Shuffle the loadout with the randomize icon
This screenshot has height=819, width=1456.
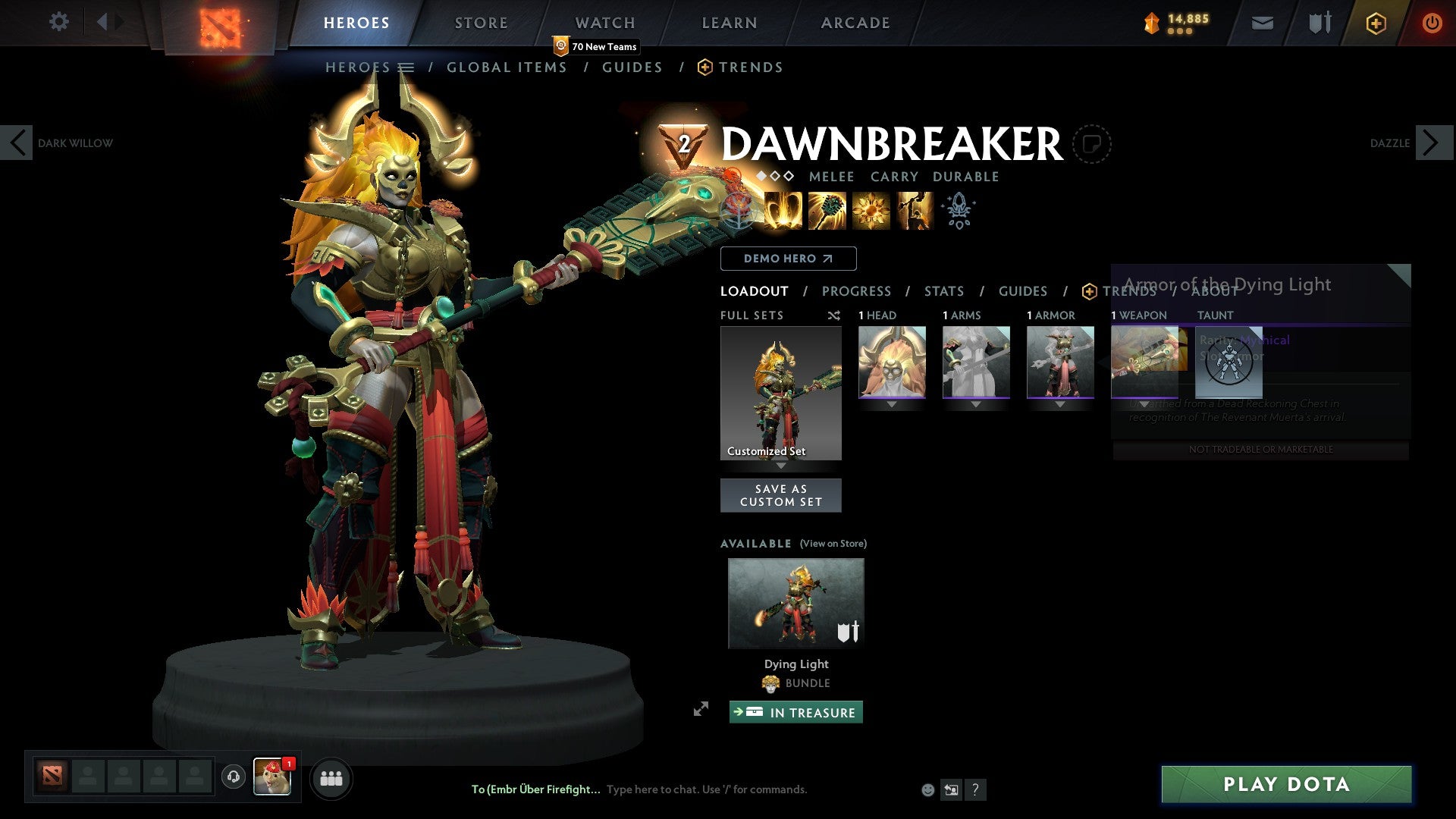[x=834, y=315]
